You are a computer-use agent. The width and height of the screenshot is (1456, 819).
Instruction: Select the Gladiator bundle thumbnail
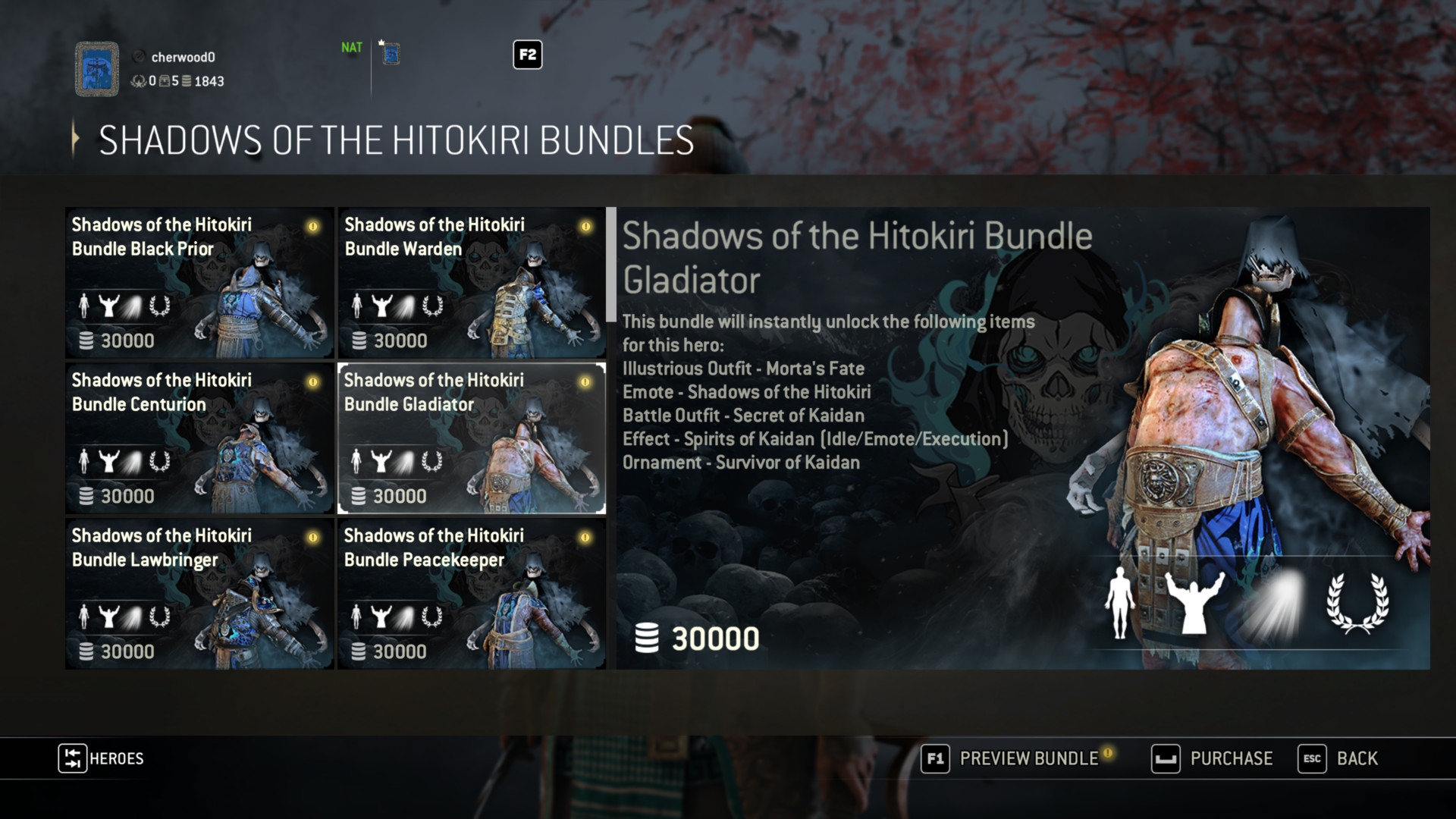[x=471, y=438]
